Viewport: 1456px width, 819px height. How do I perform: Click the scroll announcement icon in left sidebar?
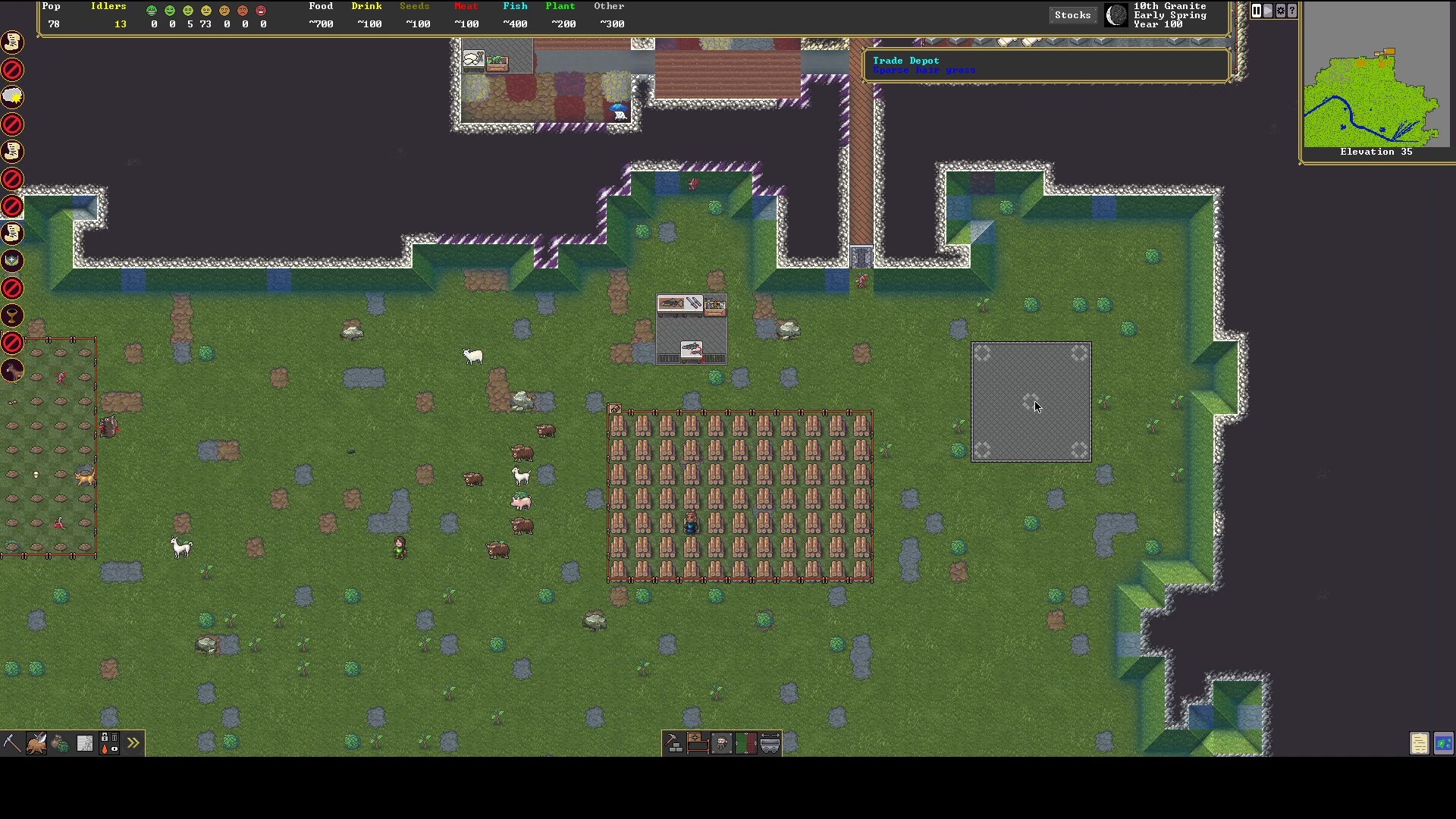12,42
